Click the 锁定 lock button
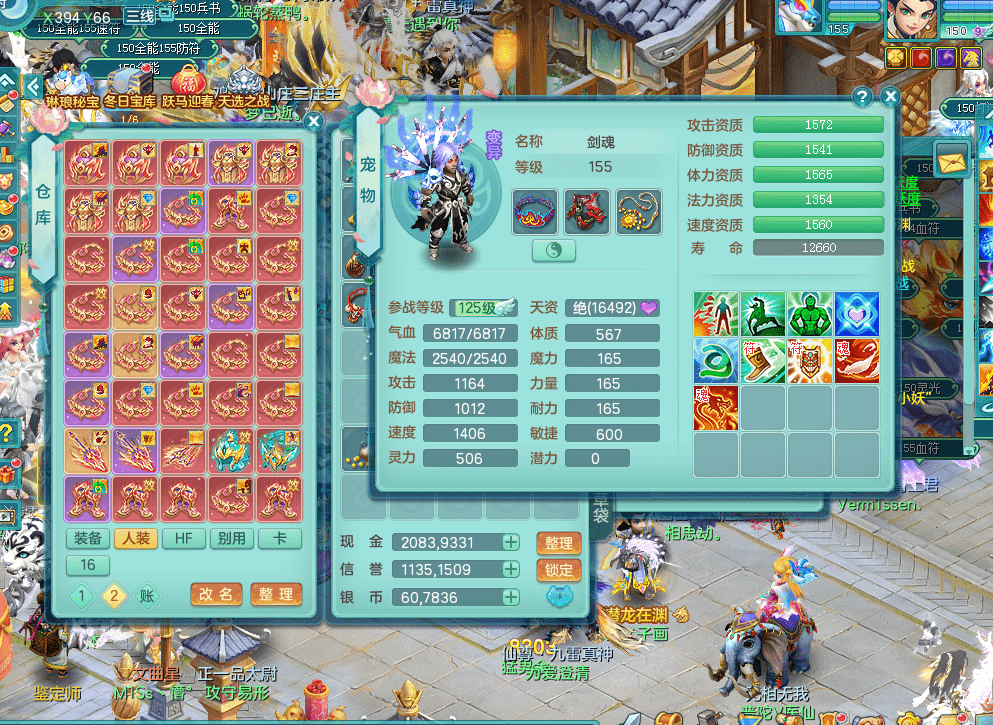Viewport: 993px width, 725px height. point(558,569)
